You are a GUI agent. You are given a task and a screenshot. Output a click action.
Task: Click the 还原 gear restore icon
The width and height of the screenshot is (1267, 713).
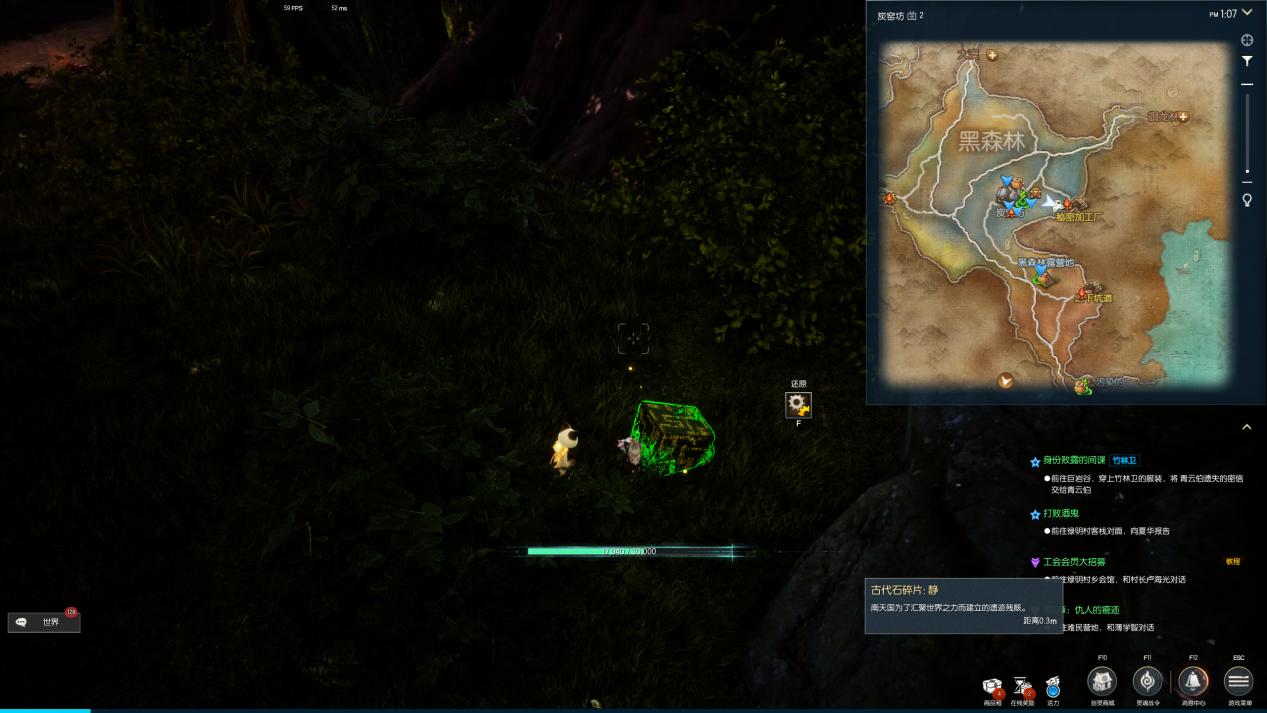(798, 404)
